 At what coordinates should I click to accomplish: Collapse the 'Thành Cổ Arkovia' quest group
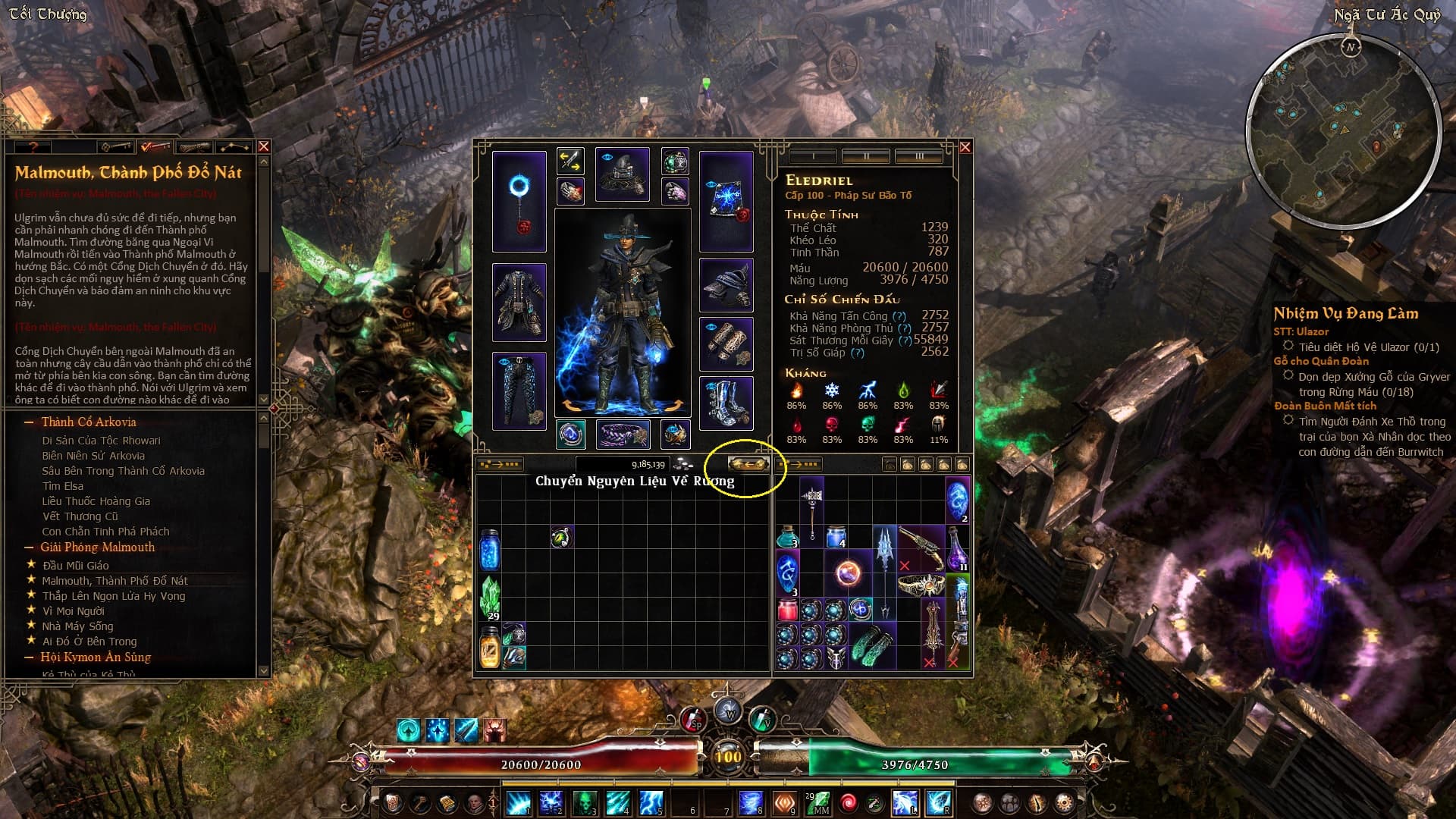pos(29,422)
